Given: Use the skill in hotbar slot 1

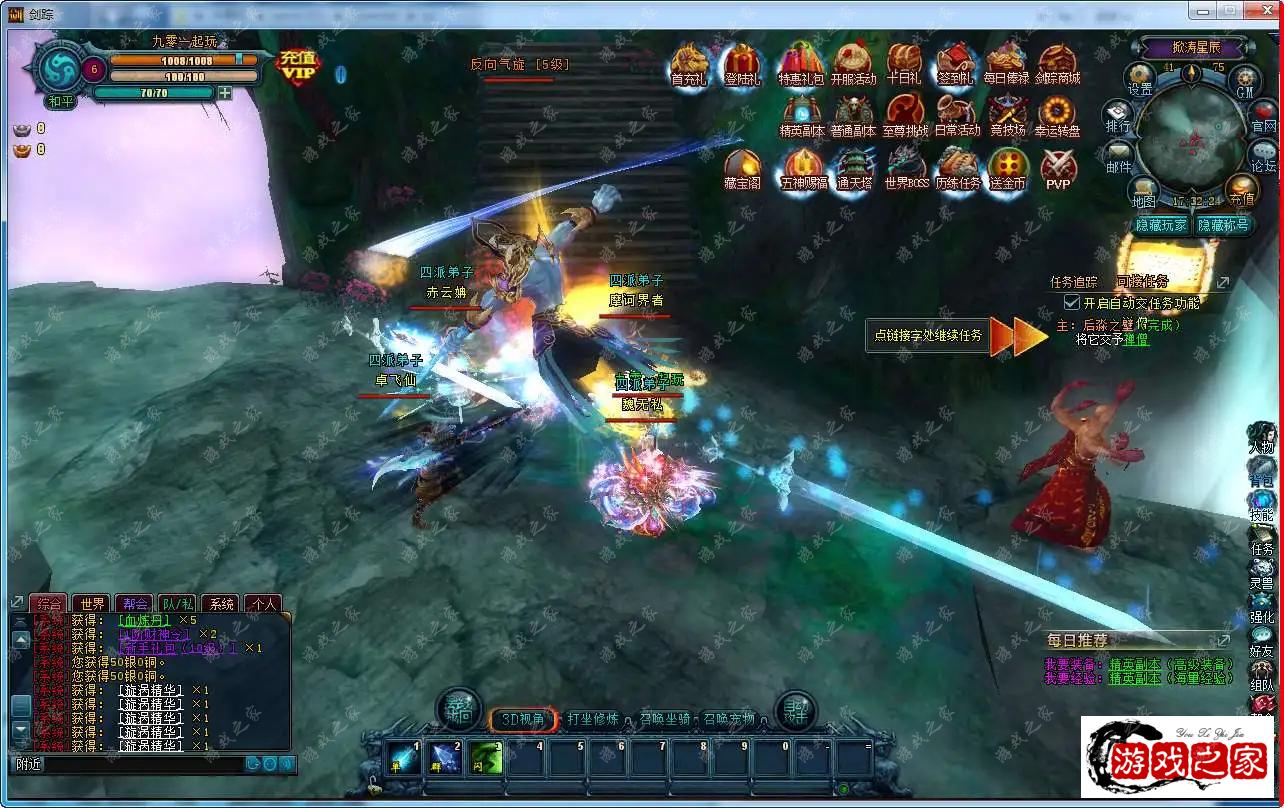Looking at the screenshot, I should pos(405,758).
